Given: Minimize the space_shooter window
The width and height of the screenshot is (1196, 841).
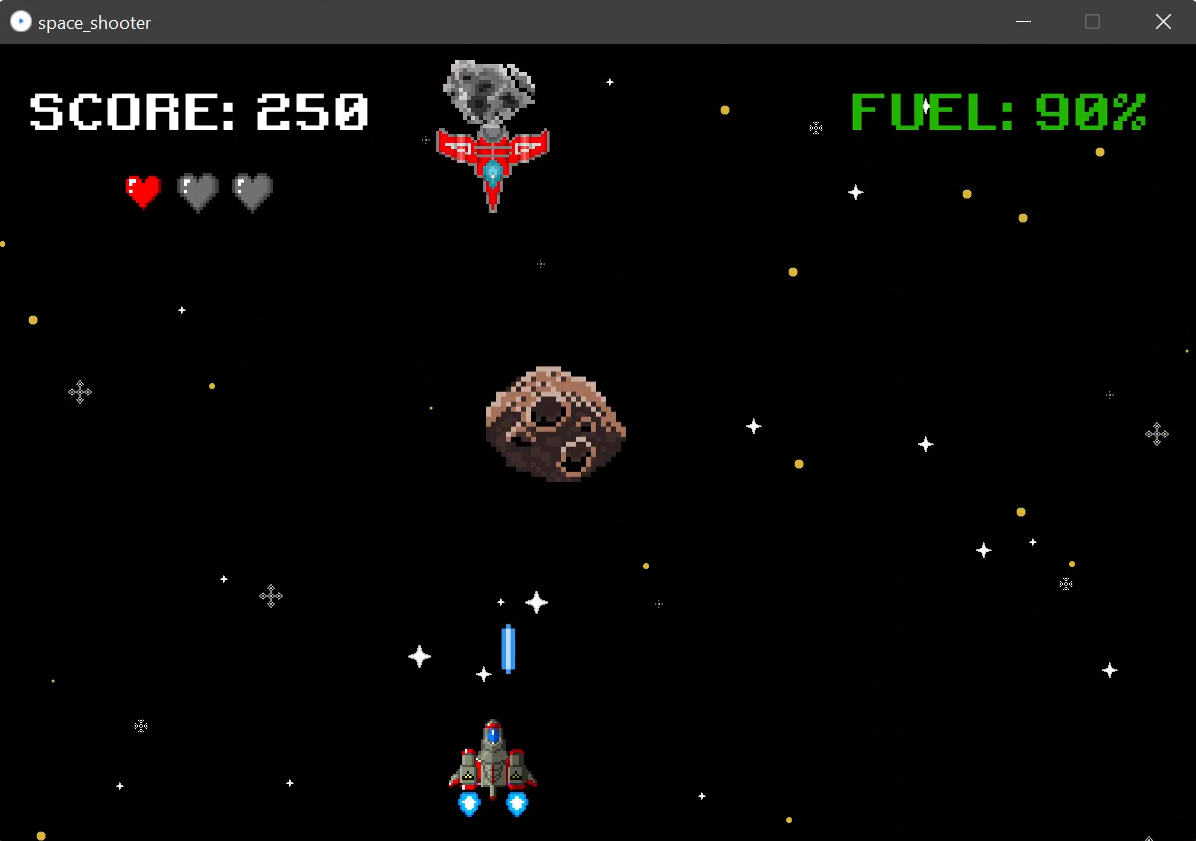Looking at the screenshot, I should point(1023,22).
